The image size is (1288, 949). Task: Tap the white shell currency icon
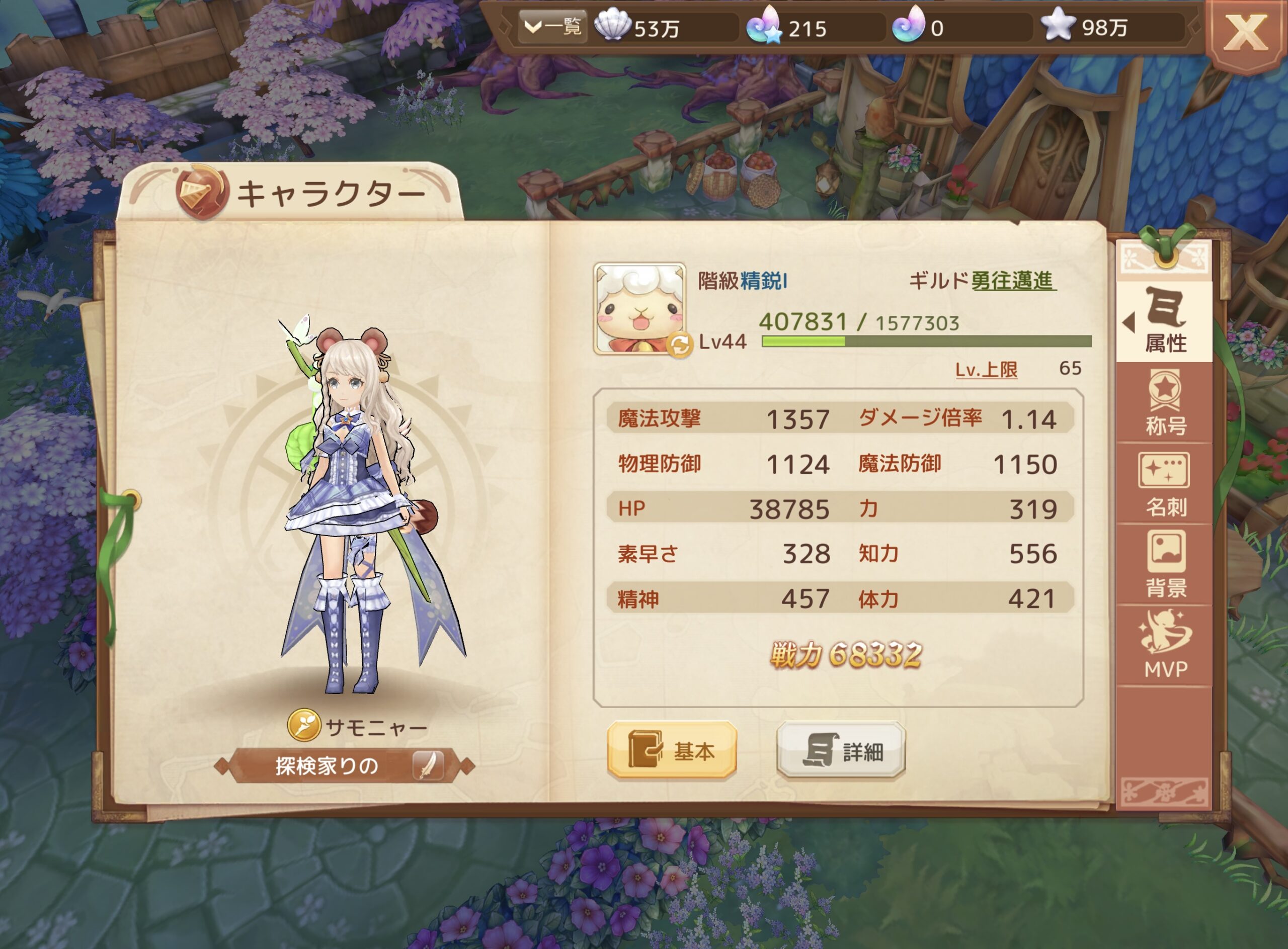(611, 27)
